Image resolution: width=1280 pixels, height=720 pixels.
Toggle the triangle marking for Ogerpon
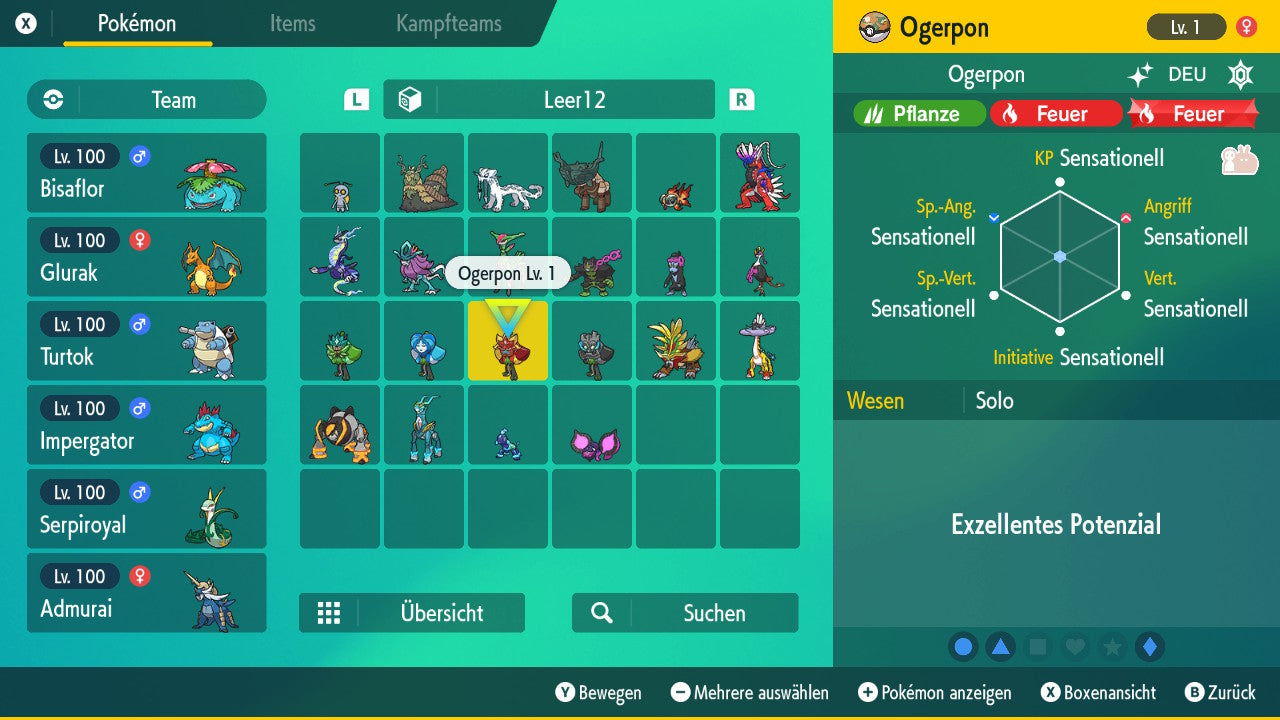1001,647
